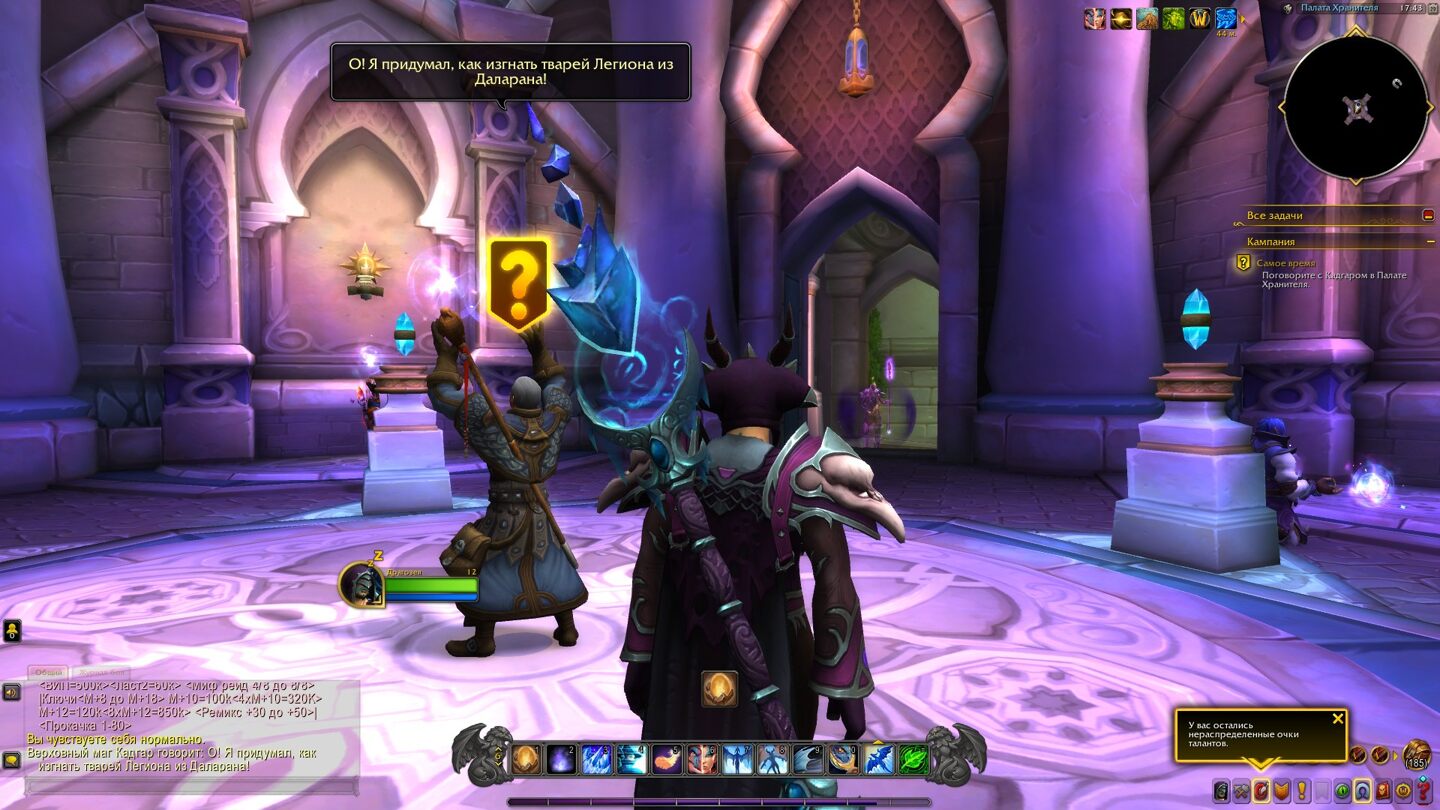Screen dimensions: 1440x810
Task: Select the 'Самое время' quest in tracker
Action: 1286,263
